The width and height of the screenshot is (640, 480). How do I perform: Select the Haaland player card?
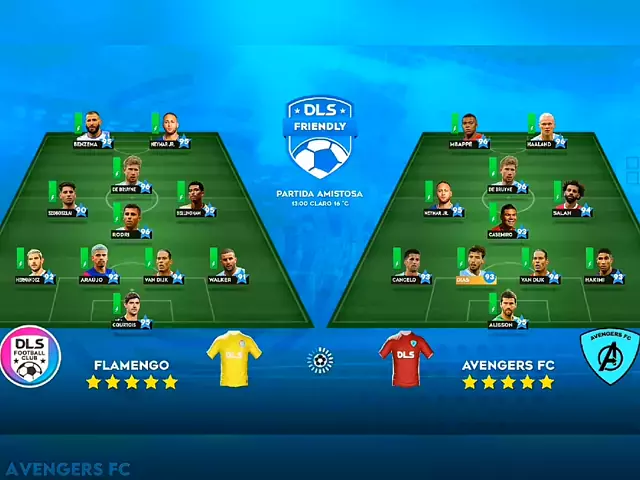(545, 129)
